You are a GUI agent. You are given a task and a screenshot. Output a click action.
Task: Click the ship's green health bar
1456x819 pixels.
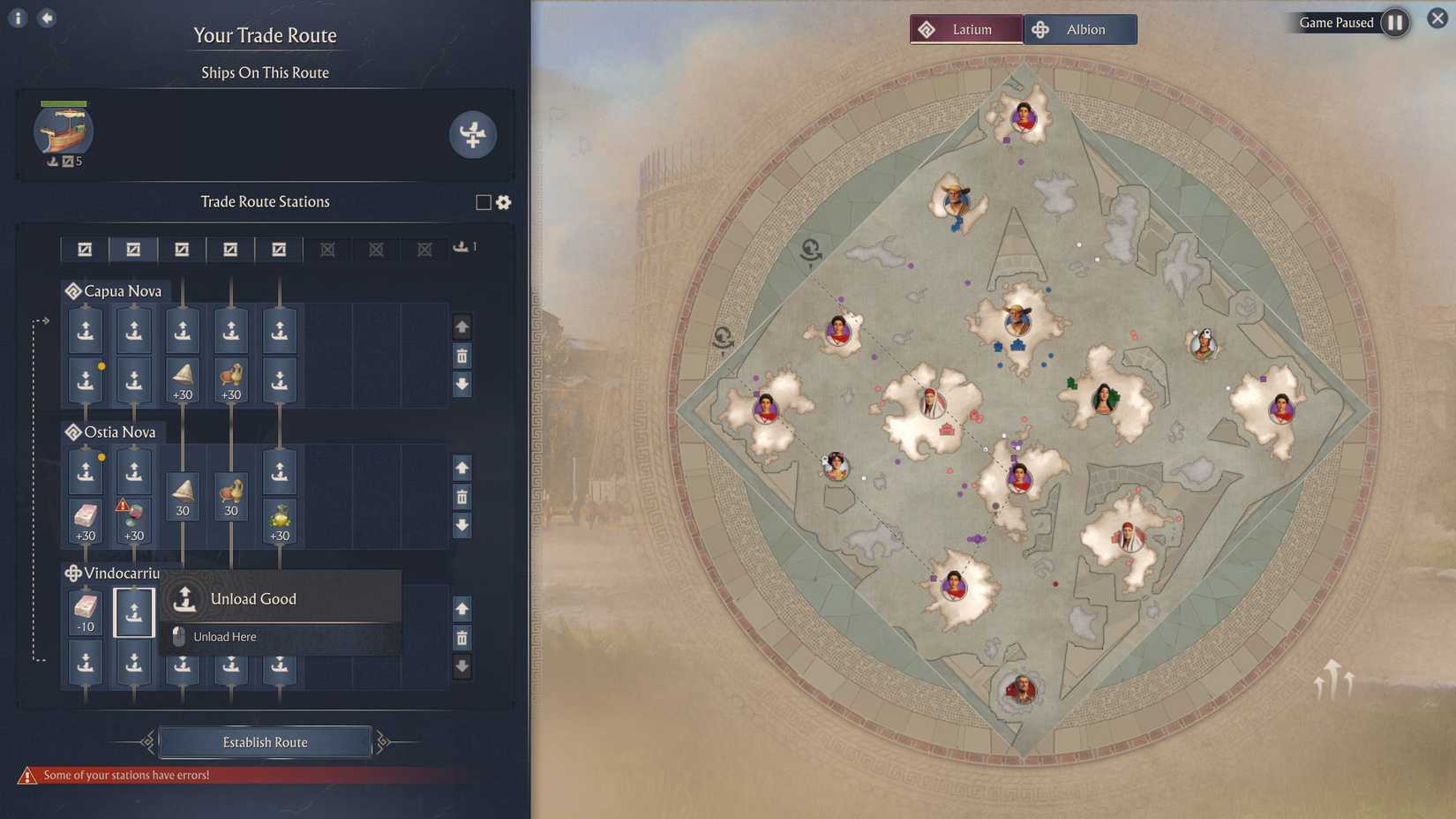(x=62, y=101)
